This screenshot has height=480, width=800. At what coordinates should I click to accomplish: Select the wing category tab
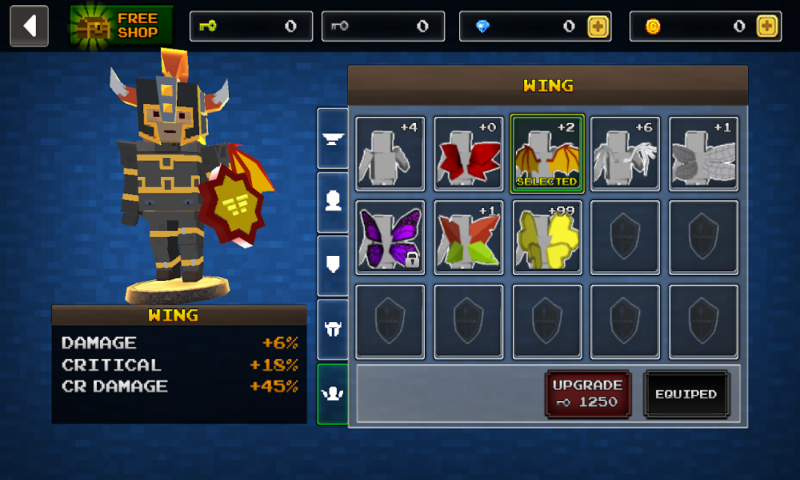[x=333, y=393]
